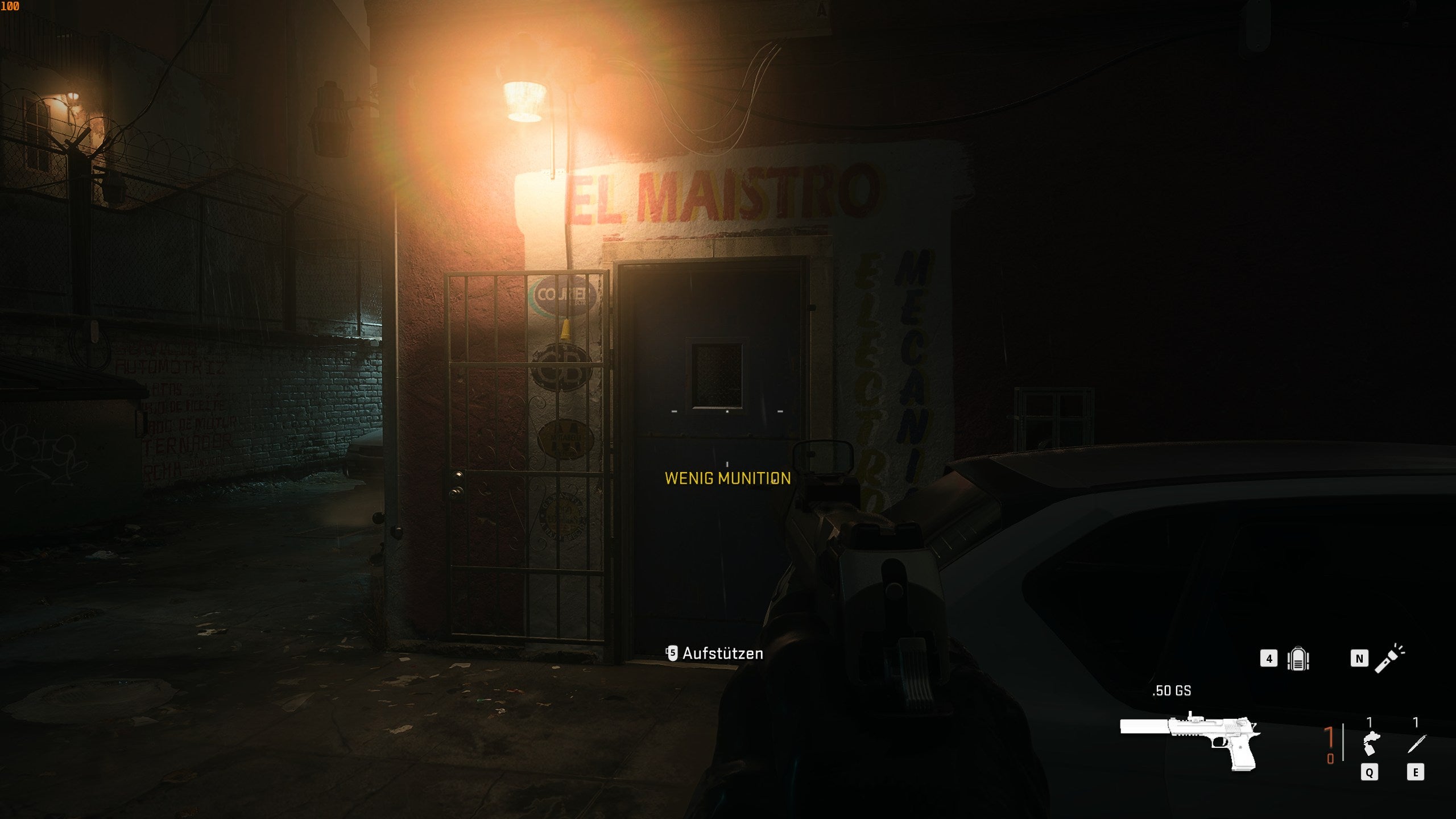Select the throwing knife icon above key E
The width and height of the screenshot is (1456, 819).
click(1416, 744)
